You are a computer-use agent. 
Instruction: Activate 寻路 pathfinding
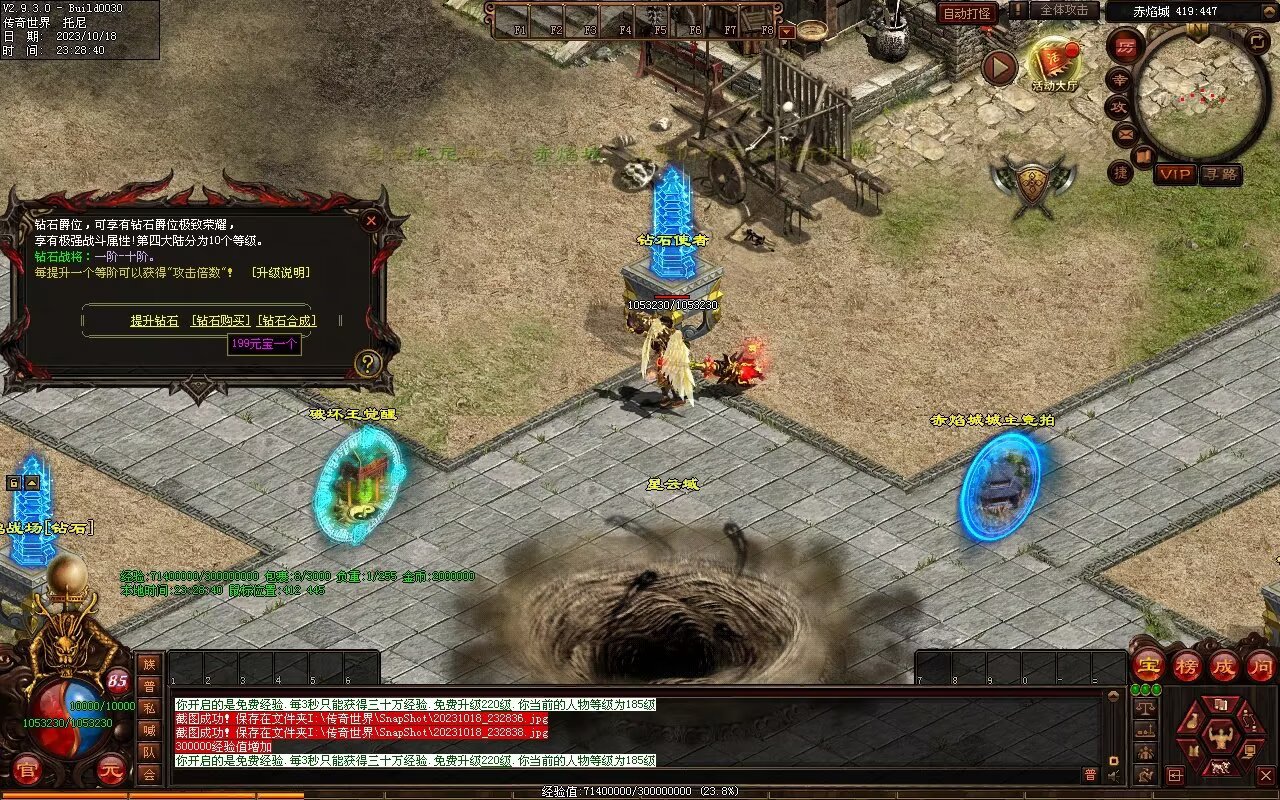(x=1220, y=174)
